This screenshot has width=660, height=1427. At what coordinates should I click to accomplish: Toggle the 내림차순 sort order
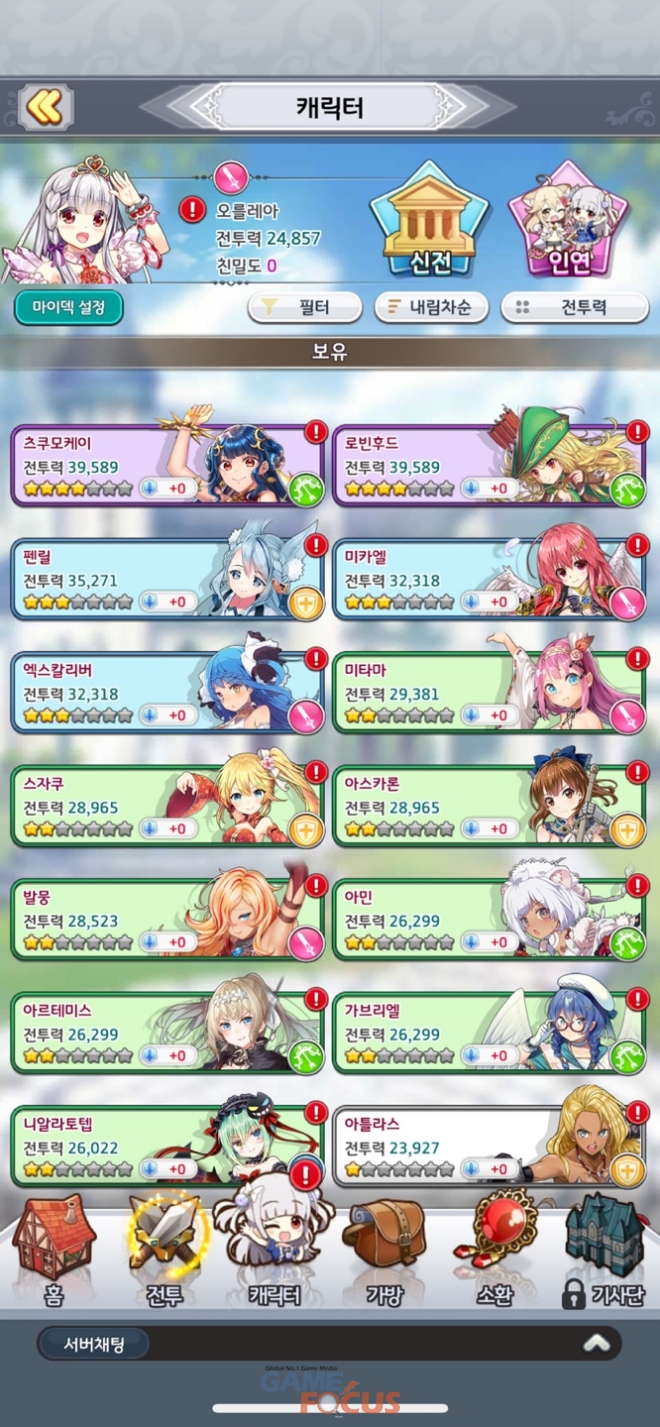431,308
